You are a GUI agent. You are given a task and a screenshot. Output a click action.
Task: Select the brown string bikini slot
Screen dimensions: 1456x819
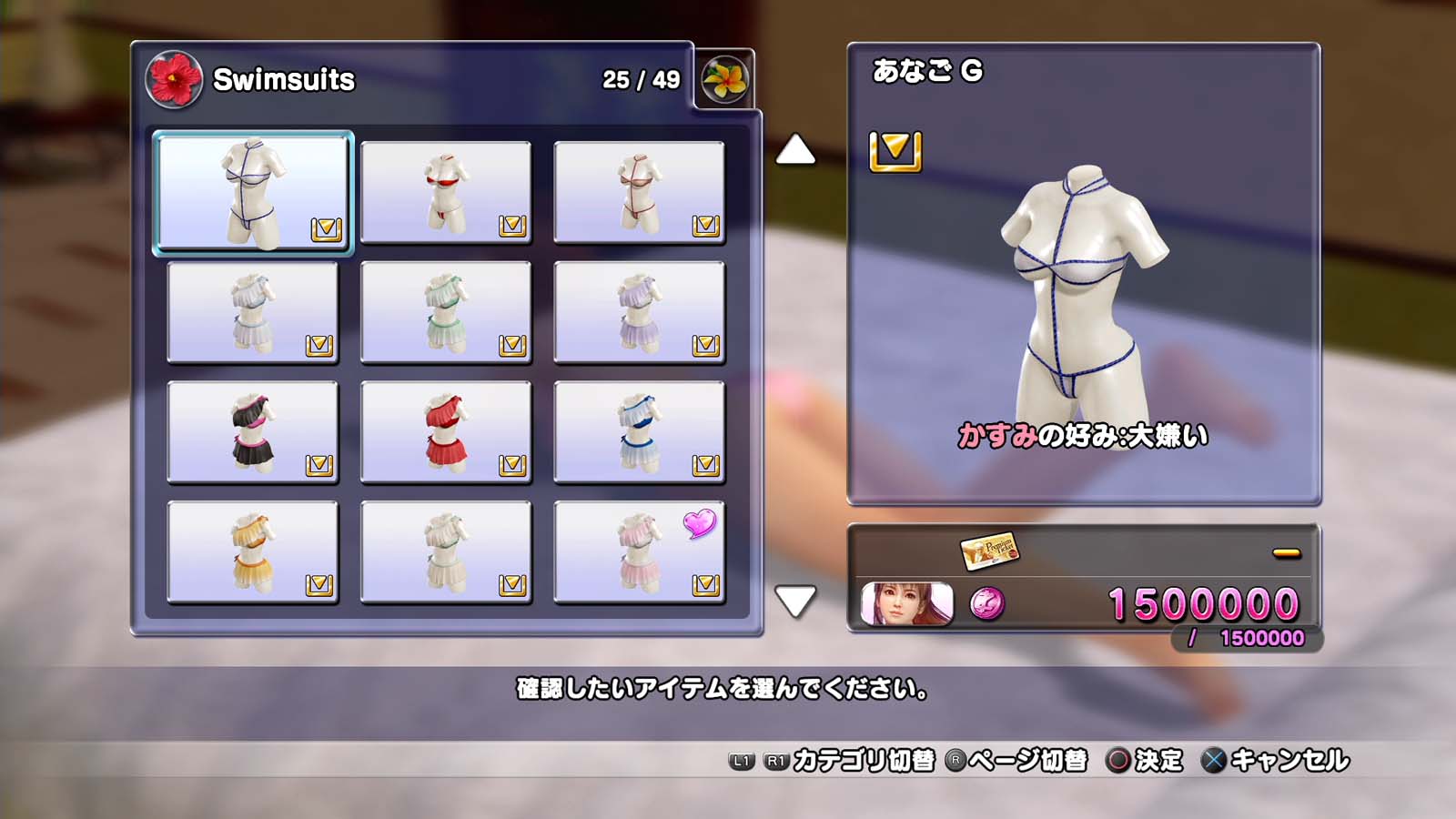click(639, 192)
